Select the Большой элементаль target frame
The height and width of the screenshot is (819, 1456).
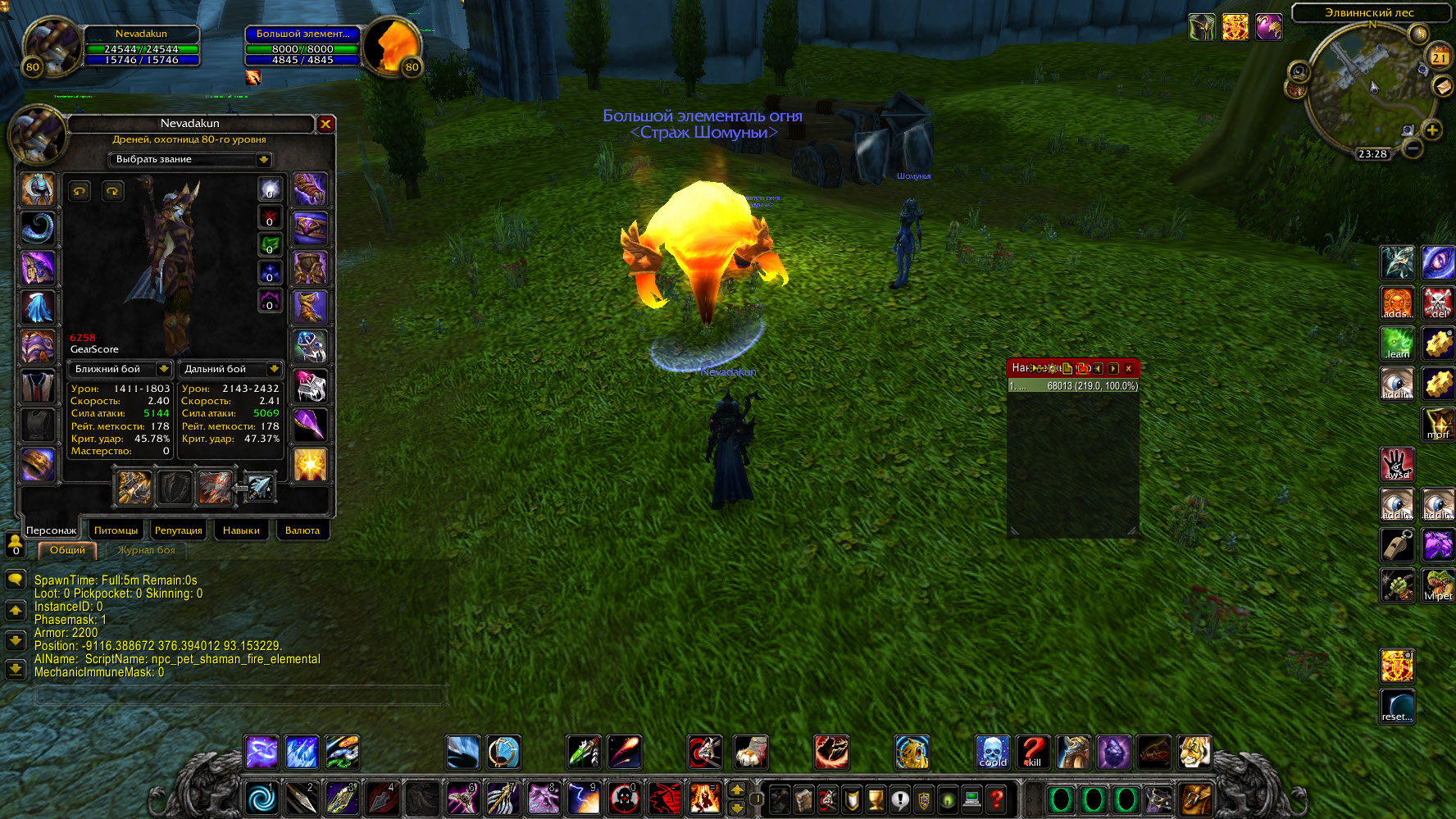[x=303, y=48]
